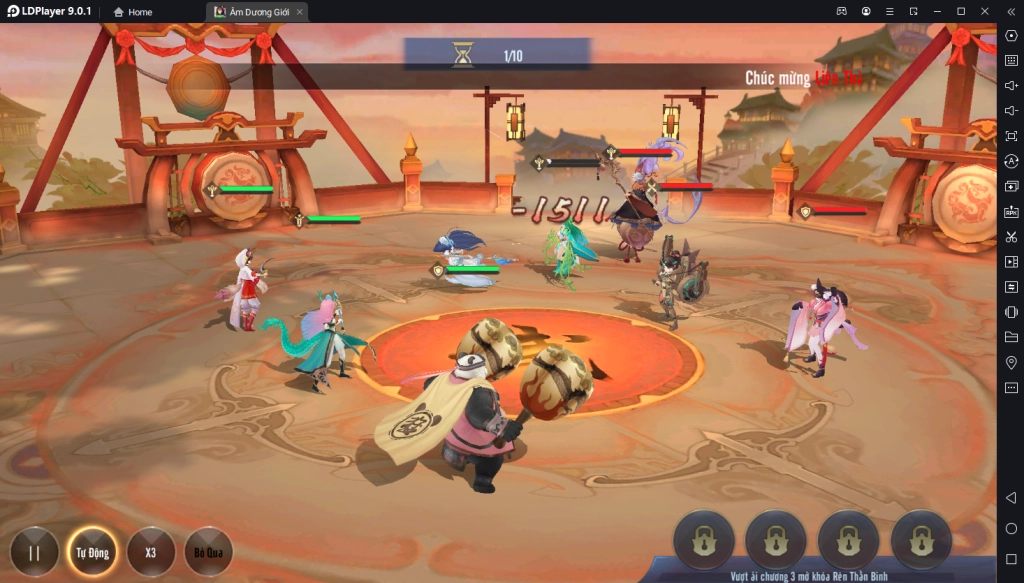
Task: Close the Âm Dương Giới tab
Action: (299, 12)
